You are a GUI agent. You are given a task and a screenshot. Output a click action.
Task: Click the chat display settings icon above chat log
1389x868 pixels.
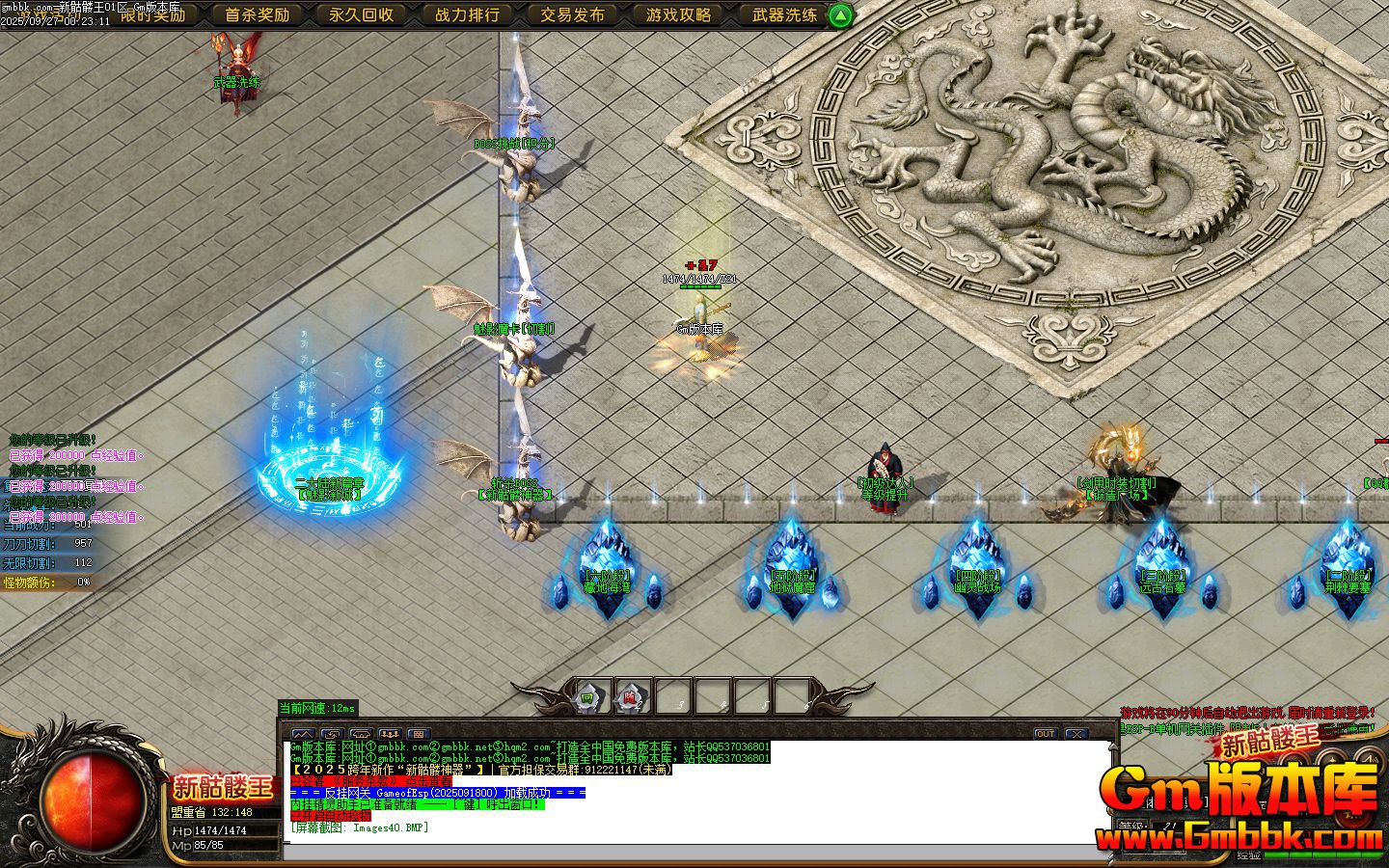(419, 734)
